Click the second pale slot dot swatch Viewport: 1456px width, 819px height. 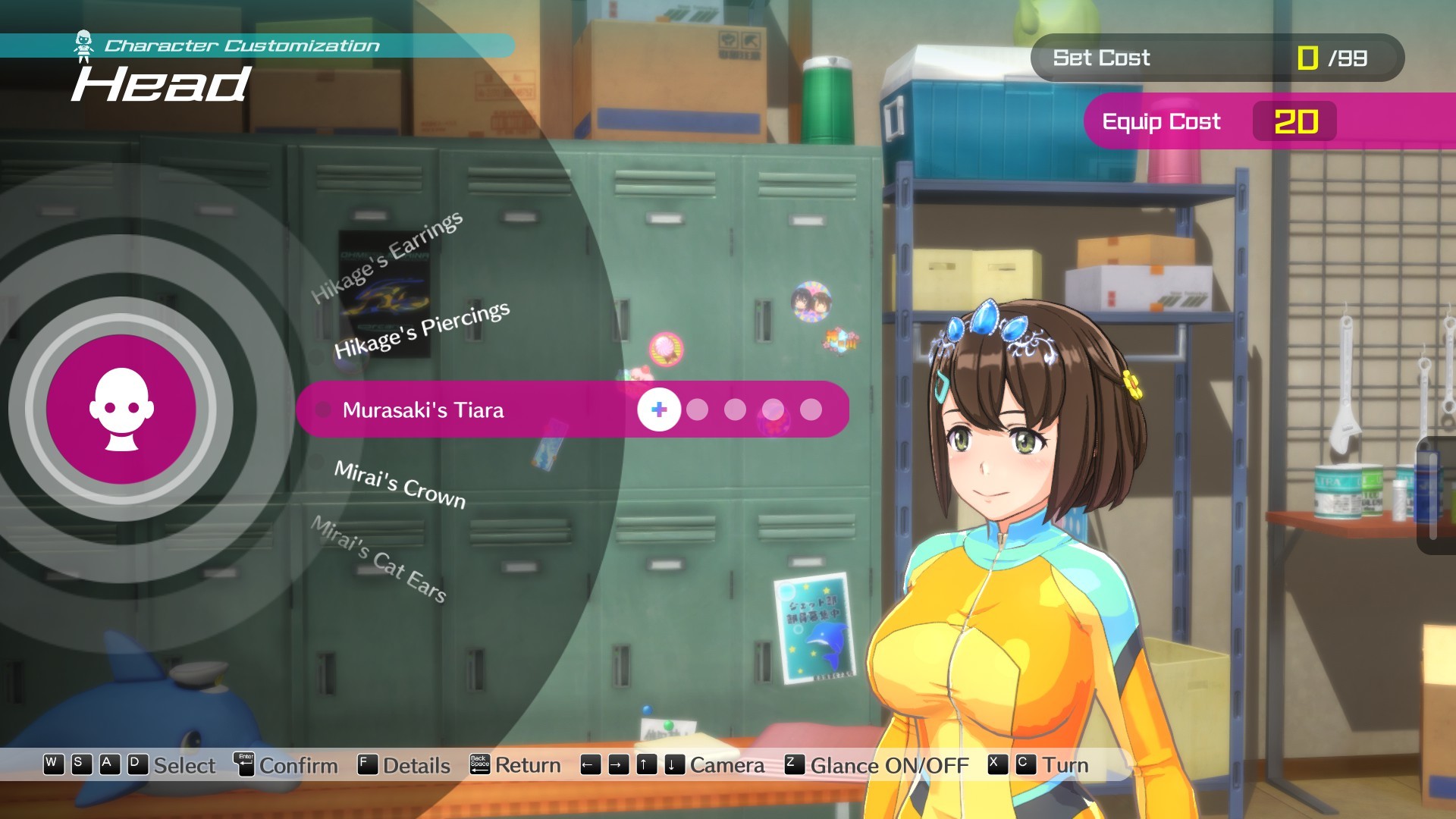point(733,409)
